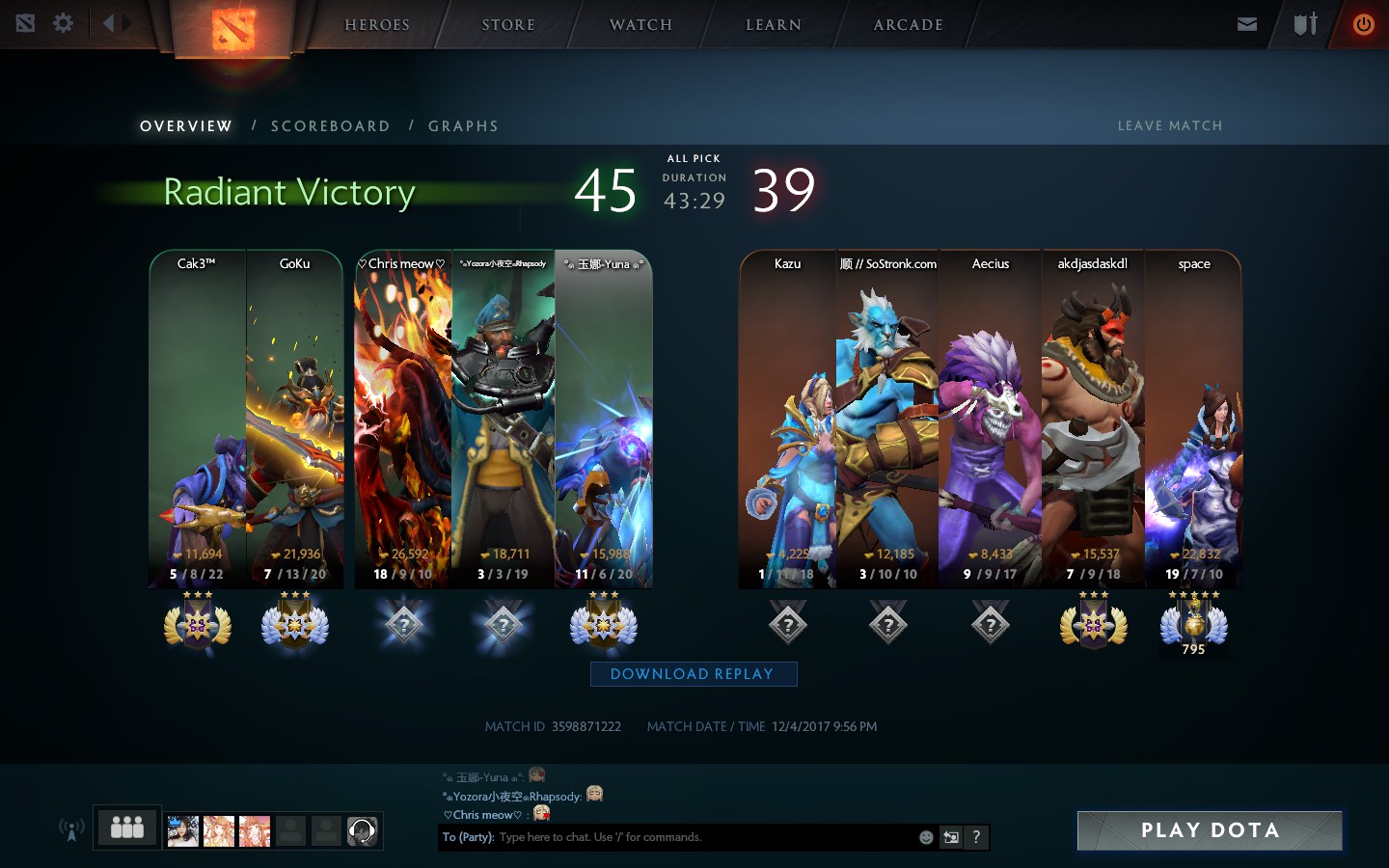This screenshot has height=868, width=1389.
Task: Click the power button icon top right
Action: 1362,24
